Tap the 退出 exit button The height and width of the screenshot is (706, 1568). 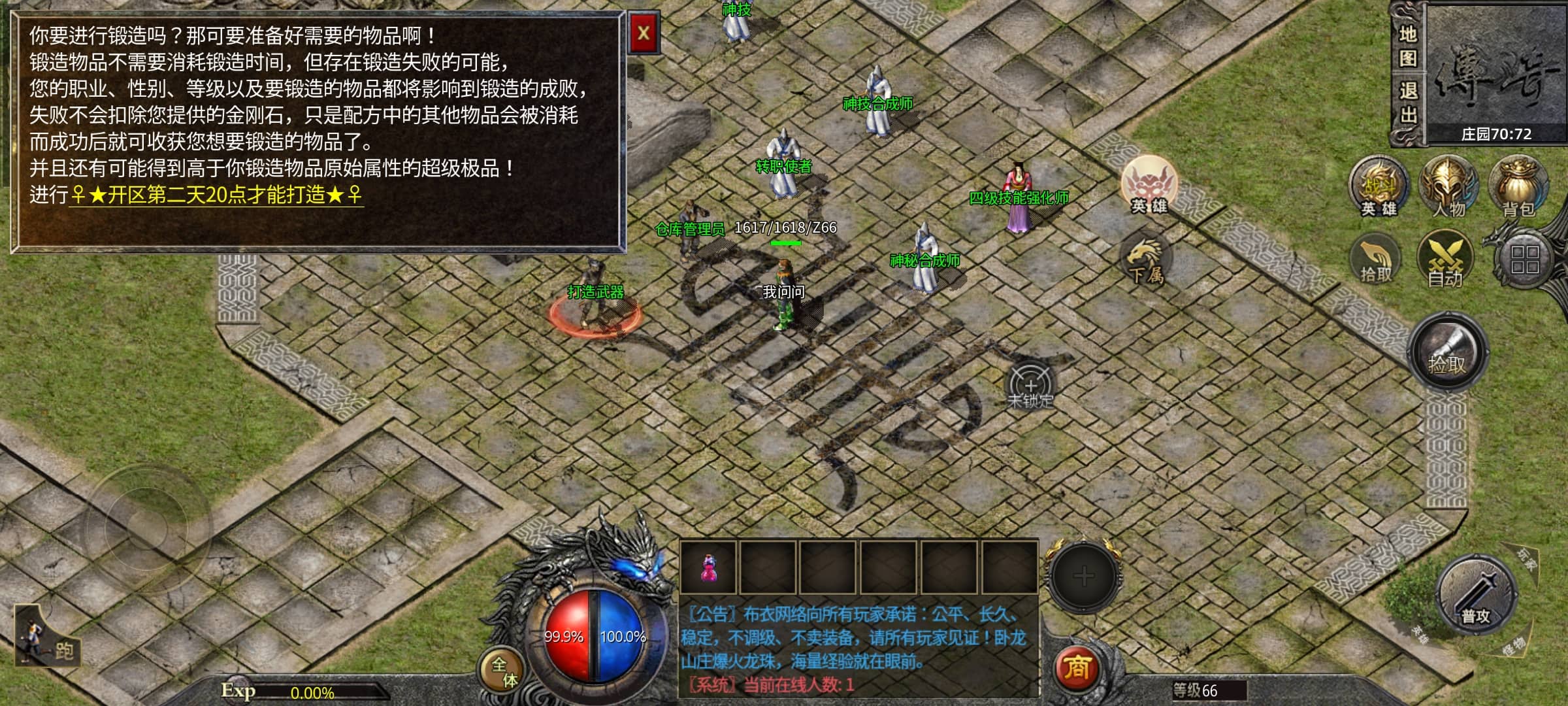[1407, 103]
